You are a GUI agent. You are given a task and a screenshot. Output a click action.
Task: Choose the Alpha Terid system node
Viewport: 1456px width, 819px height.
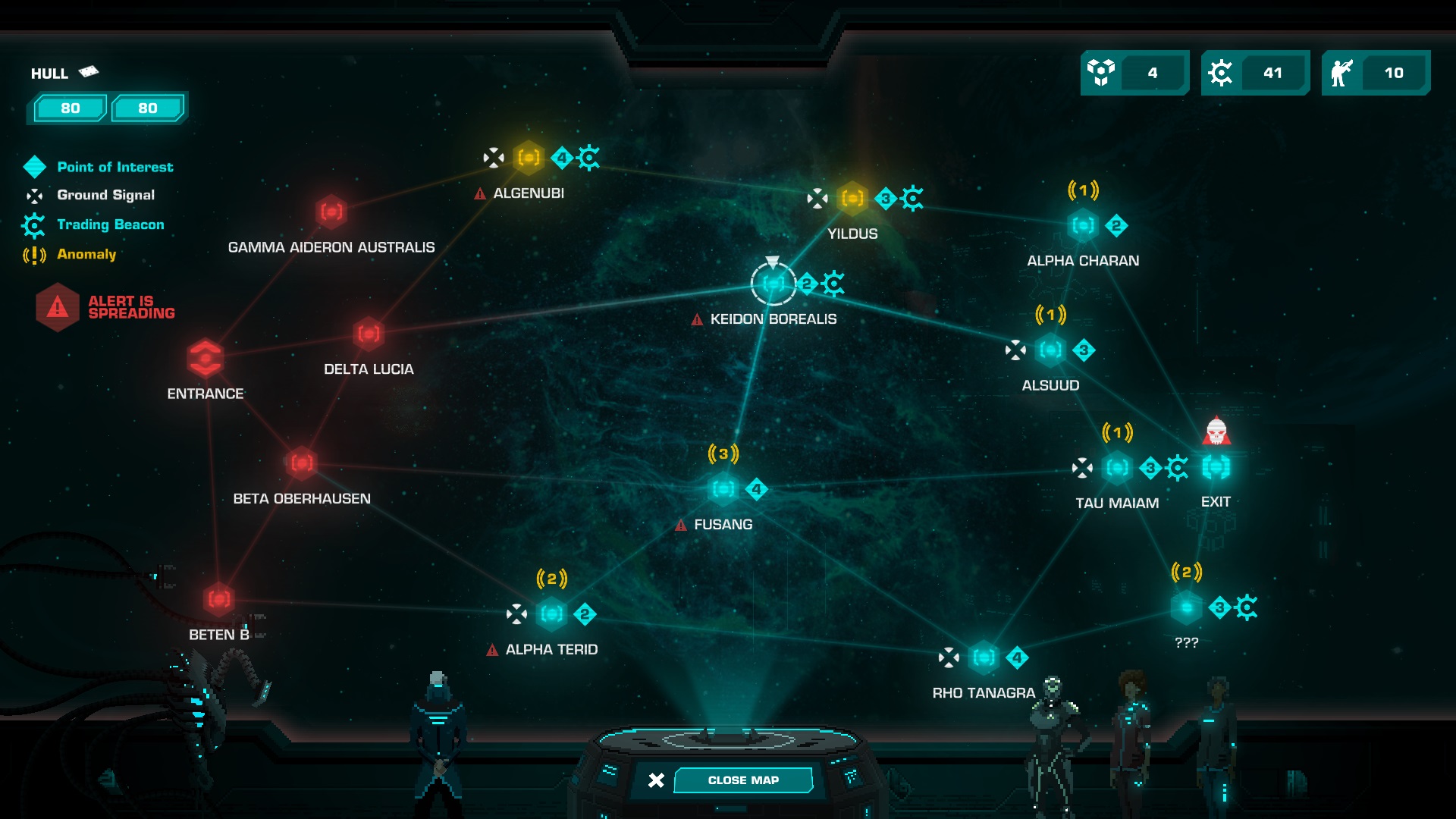(551, 613)
